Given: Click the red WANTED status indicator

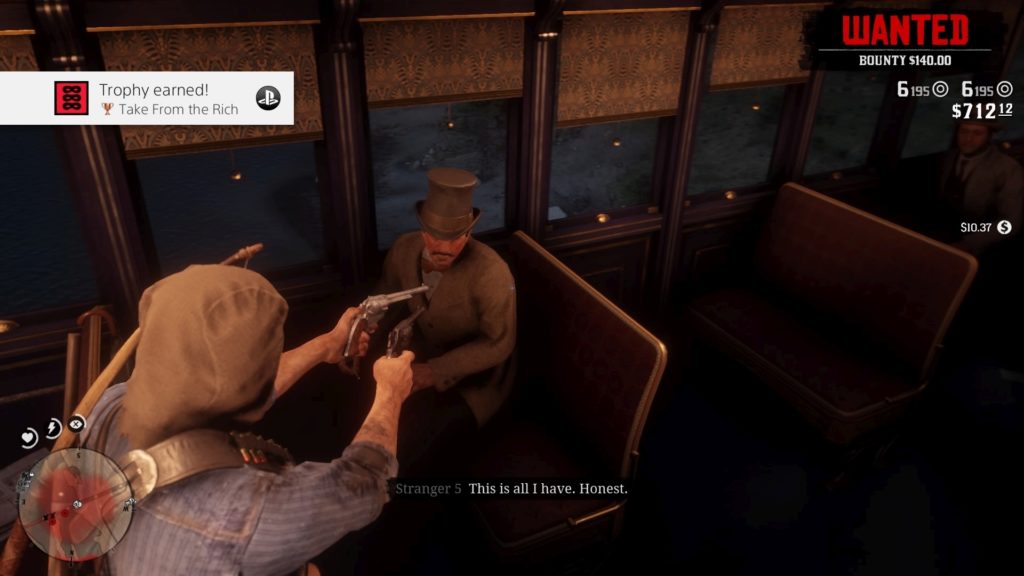Looking at the screenshot, I should pyautogui.click(x=905, y=31).
